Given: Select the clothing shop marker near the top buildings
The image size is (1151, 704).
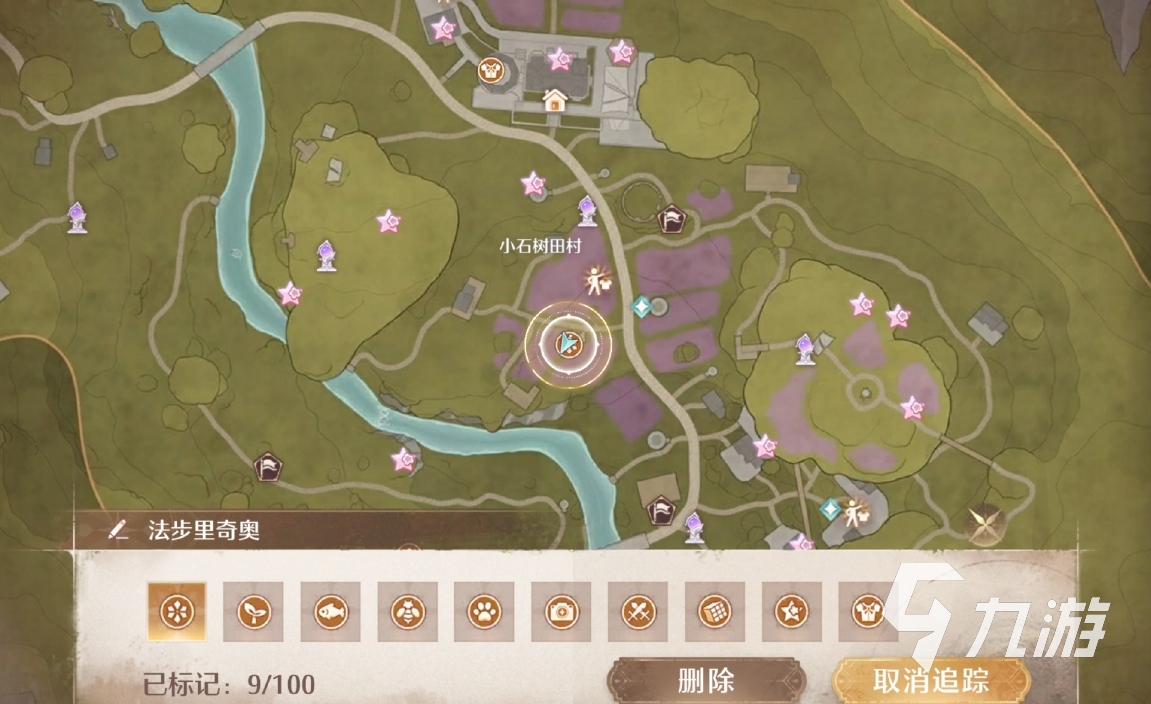Looking at the screenshot, I should [489, 69].
